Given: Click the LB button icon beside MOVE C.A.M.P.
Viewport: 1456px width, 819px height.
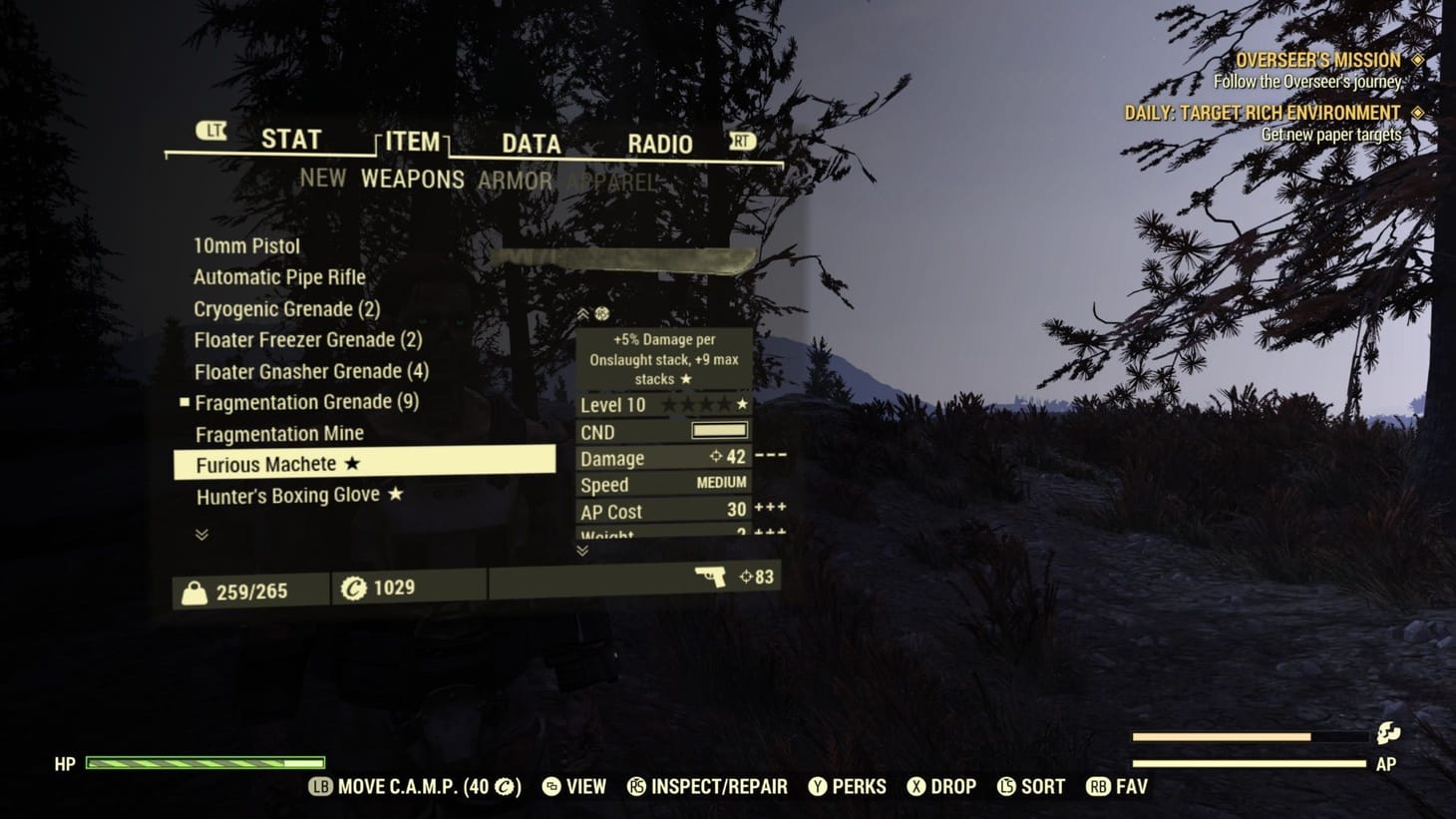Looking at the screenshot, I should point(319,786).
